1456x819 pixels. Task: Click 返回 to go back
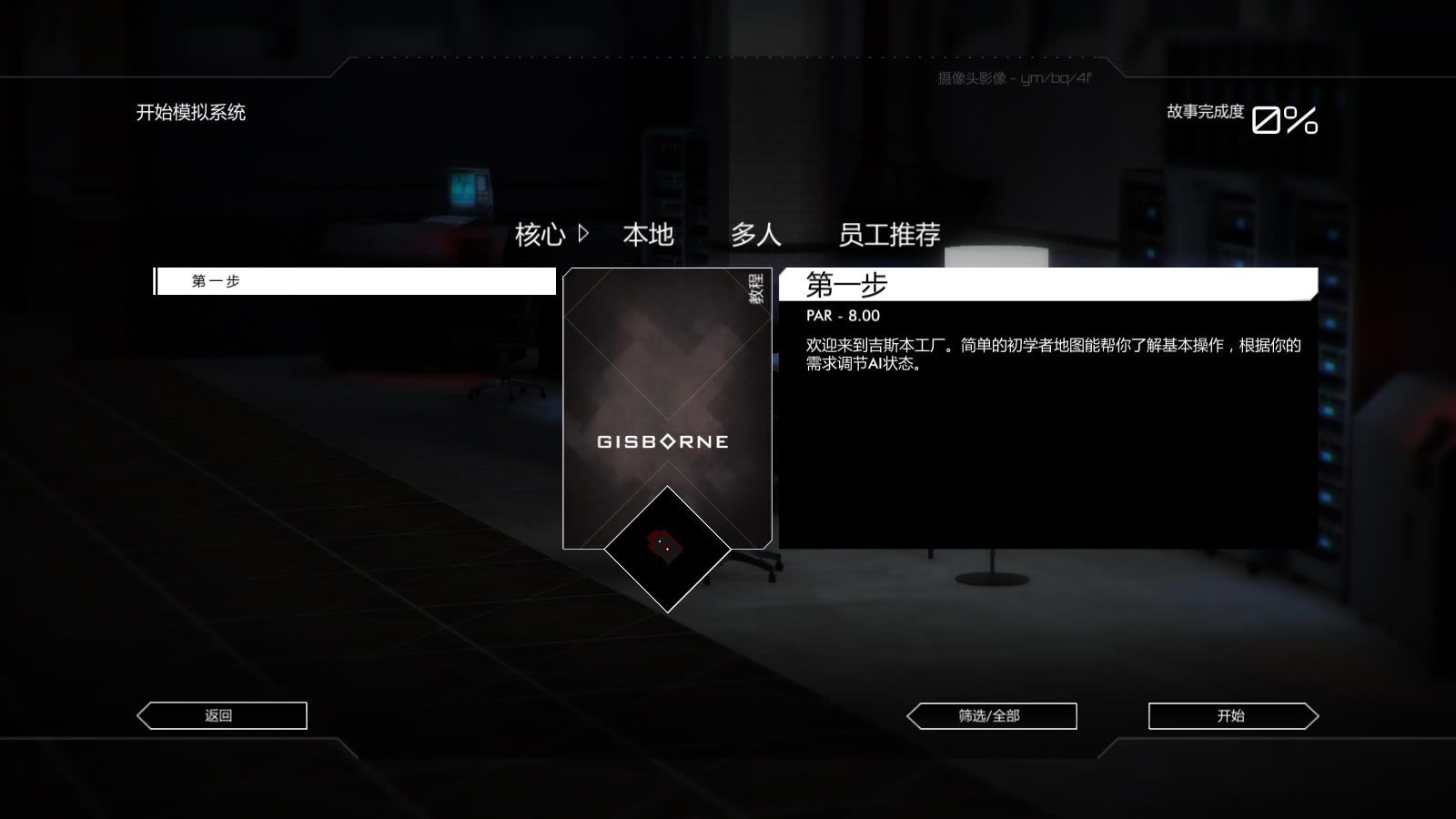click(220, 715)
